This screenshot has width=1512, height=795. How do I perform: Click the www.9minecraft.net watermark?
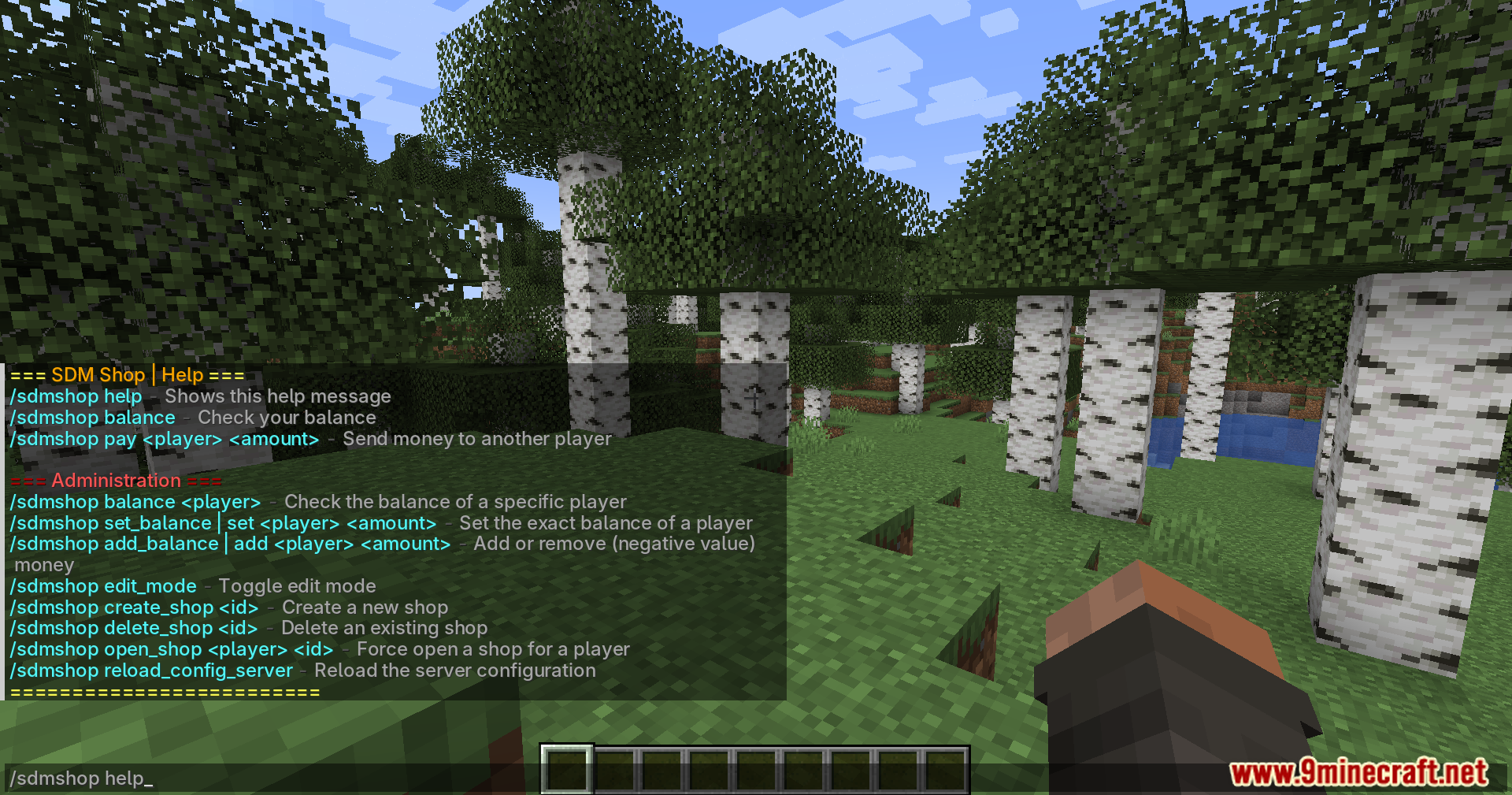click(1358, 774)
